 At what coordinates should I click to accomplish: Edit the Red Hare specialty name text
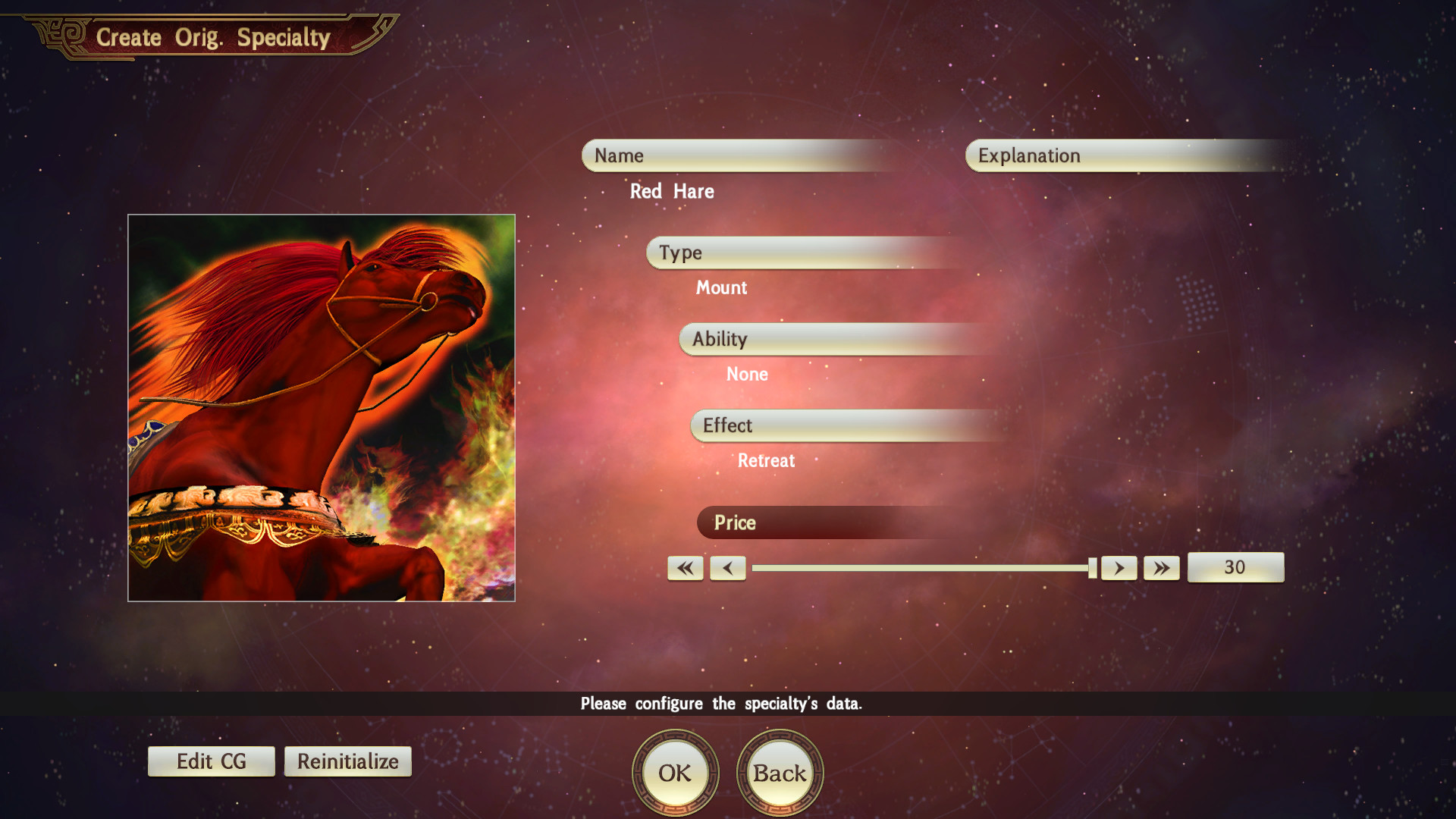(x=671, y=192)
